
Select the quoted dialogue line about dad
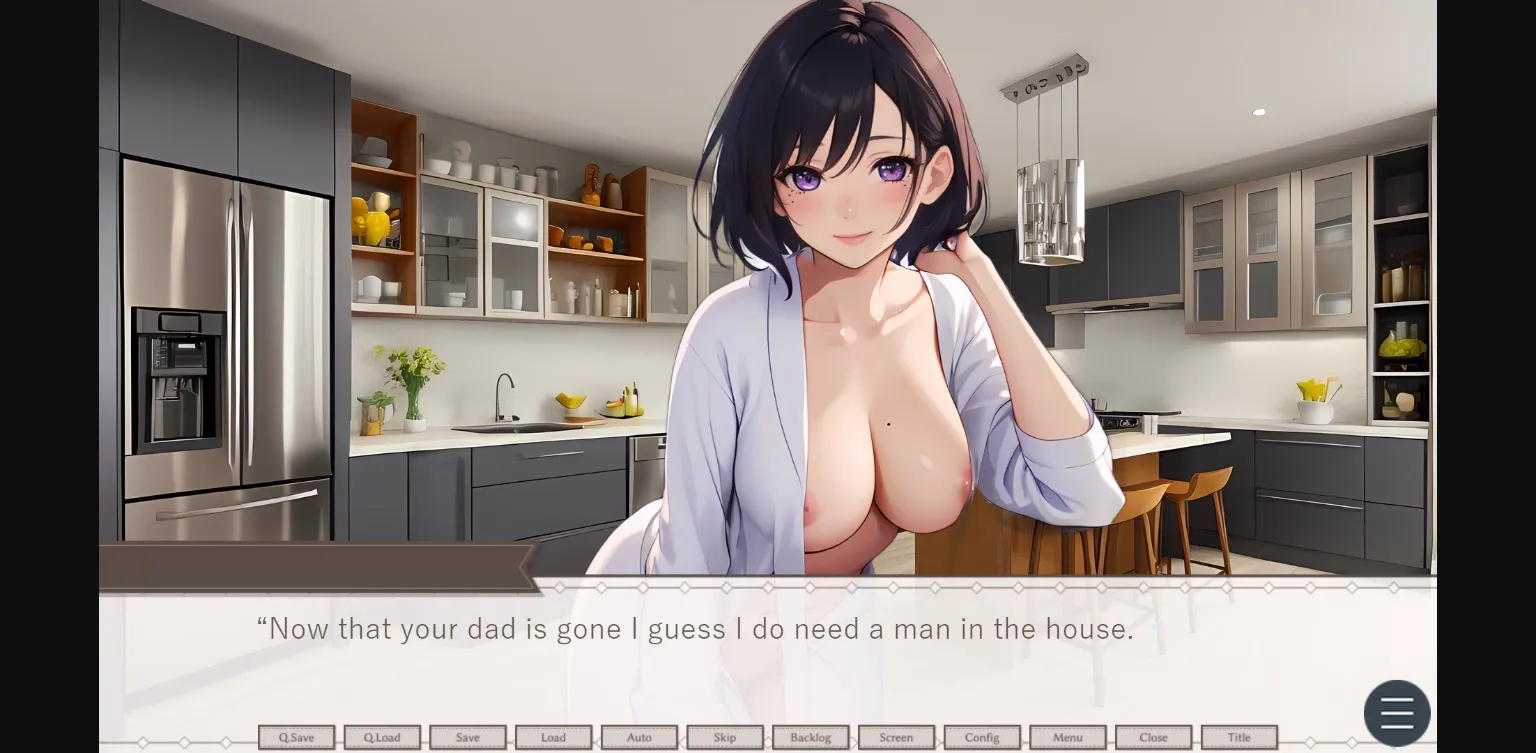(694, 629)
